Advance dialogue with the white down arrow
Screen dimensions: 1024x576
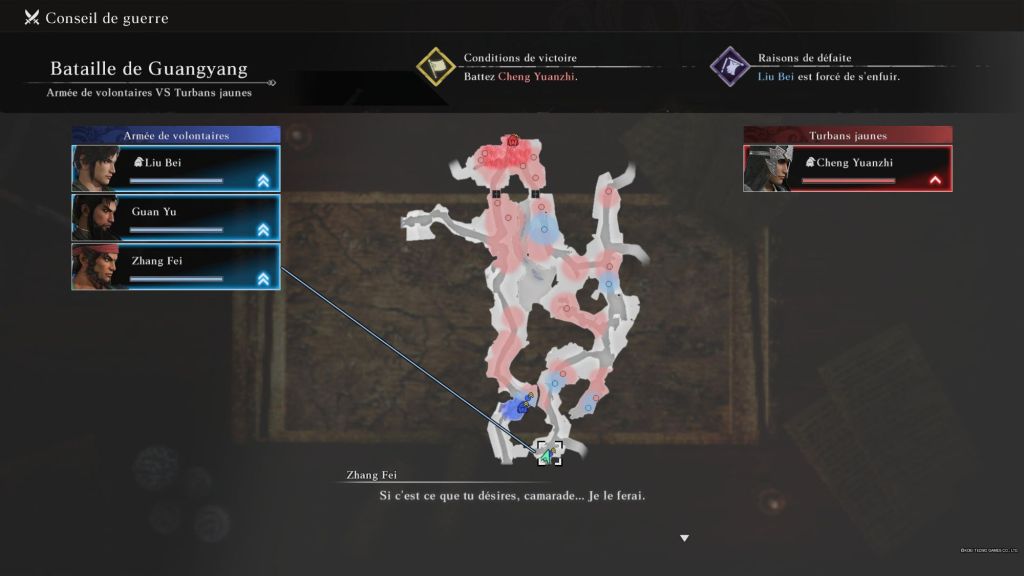[684, 538]
